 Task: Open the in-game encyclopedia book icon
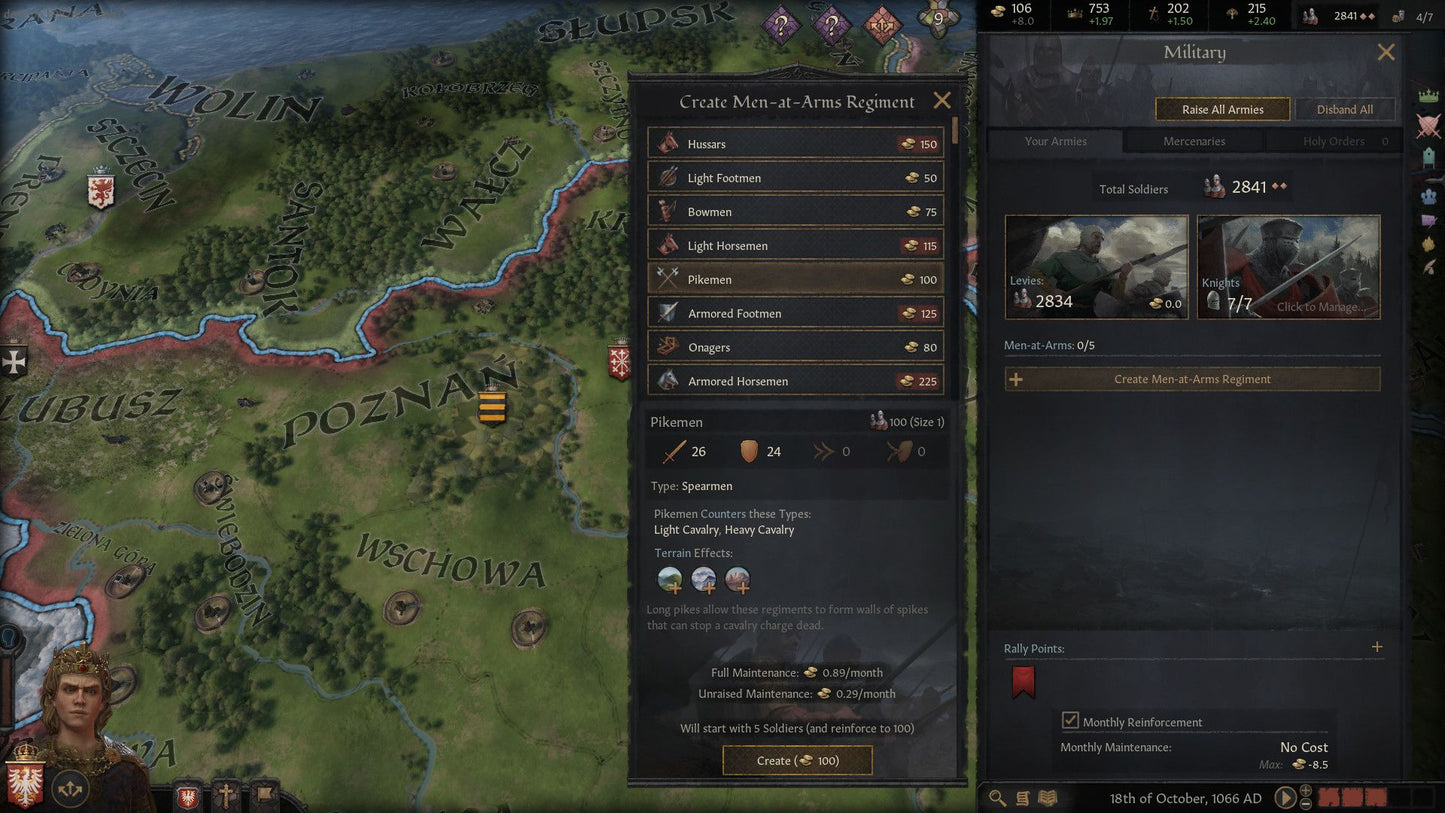(1046, 798)
